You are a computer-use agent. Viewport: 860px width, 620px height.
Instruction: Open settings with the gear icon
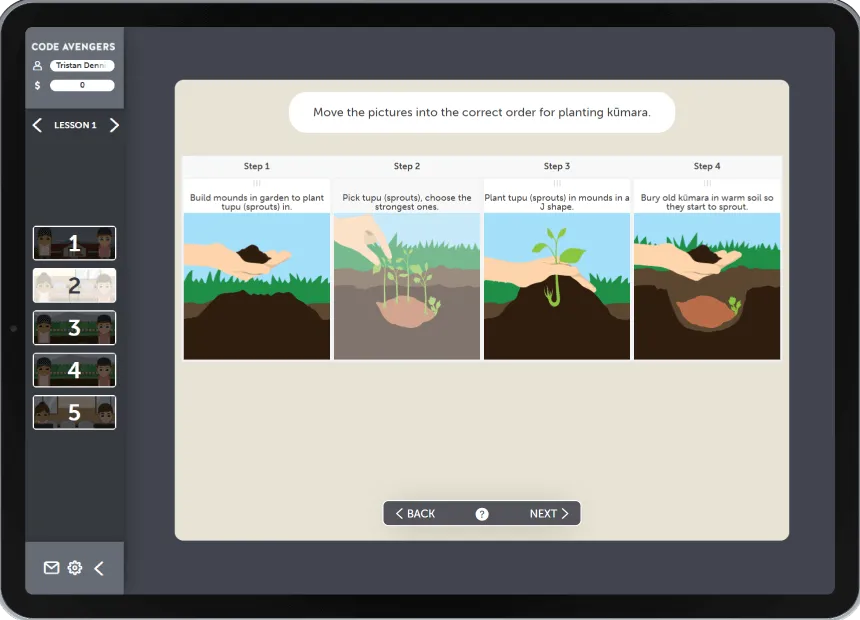[x=75, y=568]
